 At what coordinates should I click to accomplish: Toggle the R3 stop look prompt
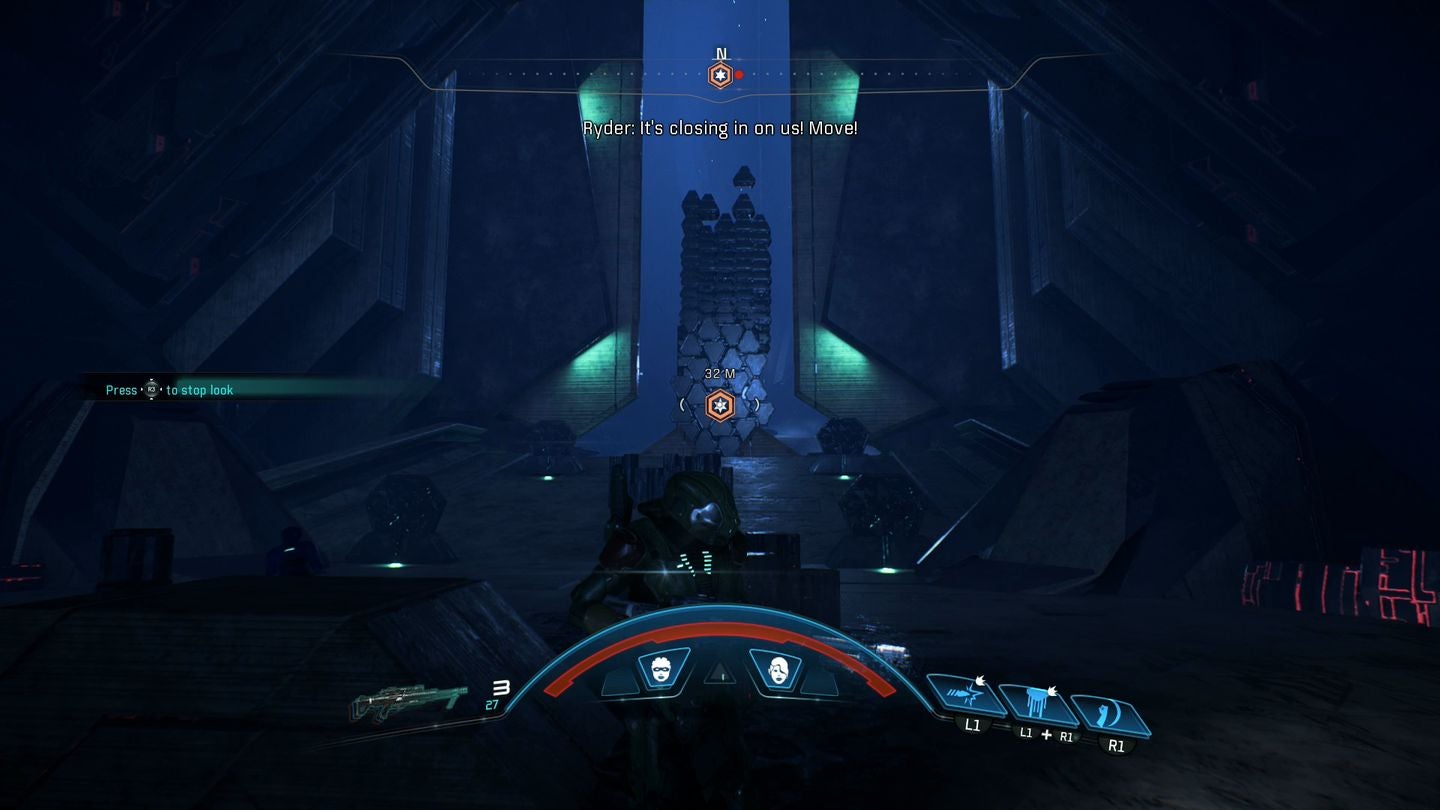(151, 390)
